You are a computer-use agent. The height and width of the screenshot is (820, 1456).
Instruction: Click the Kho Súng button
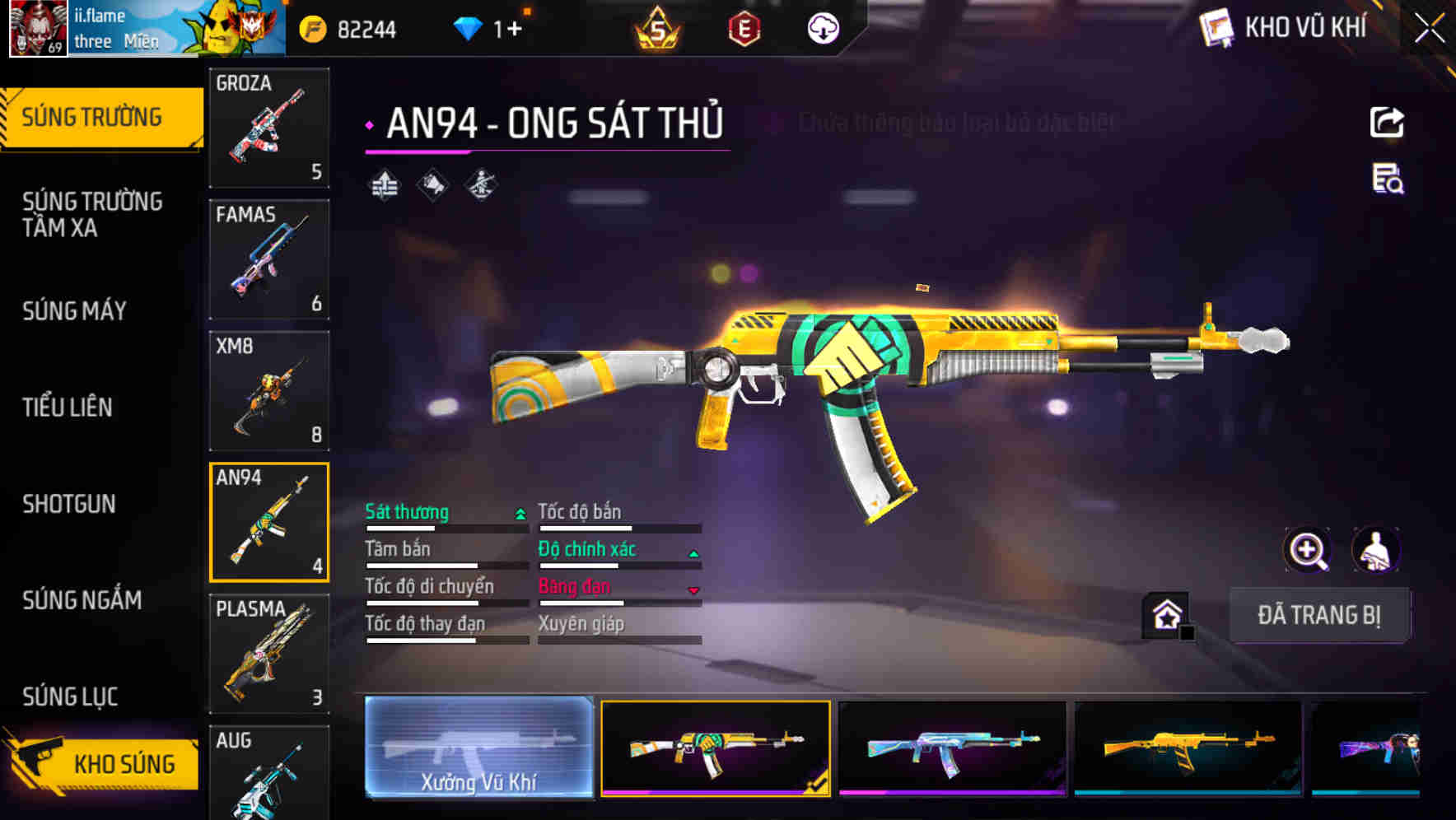(x=103, y=764)
